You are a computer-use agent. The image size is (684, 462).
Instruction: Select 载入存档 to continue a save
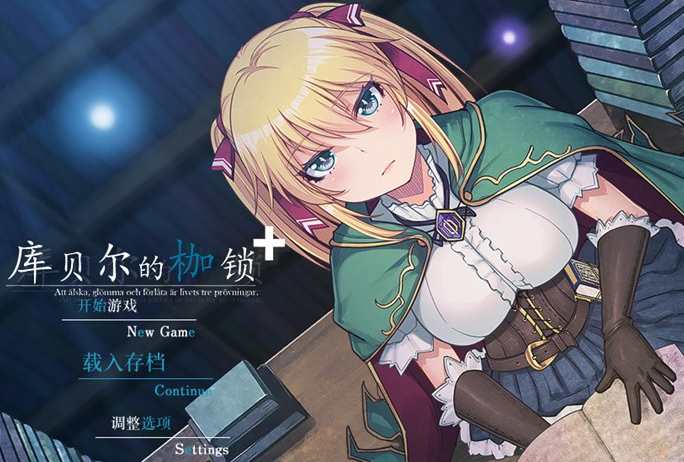click(x=124, y=364)
